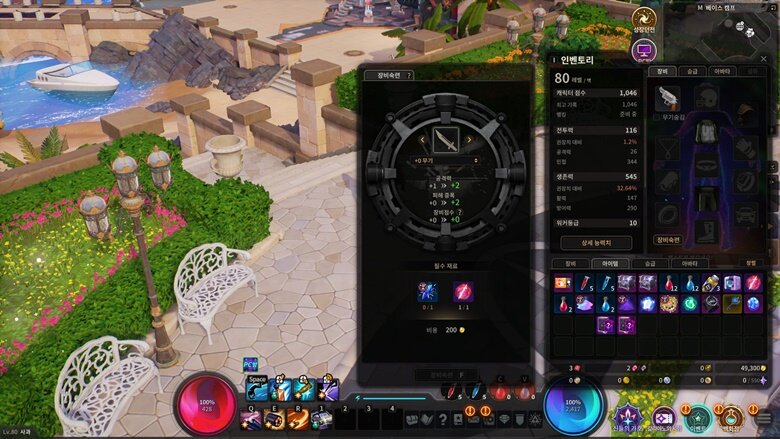780x439 pixels.
Task: Open the purple monitor icon near minimap
Action: click(x=644, y=48)
